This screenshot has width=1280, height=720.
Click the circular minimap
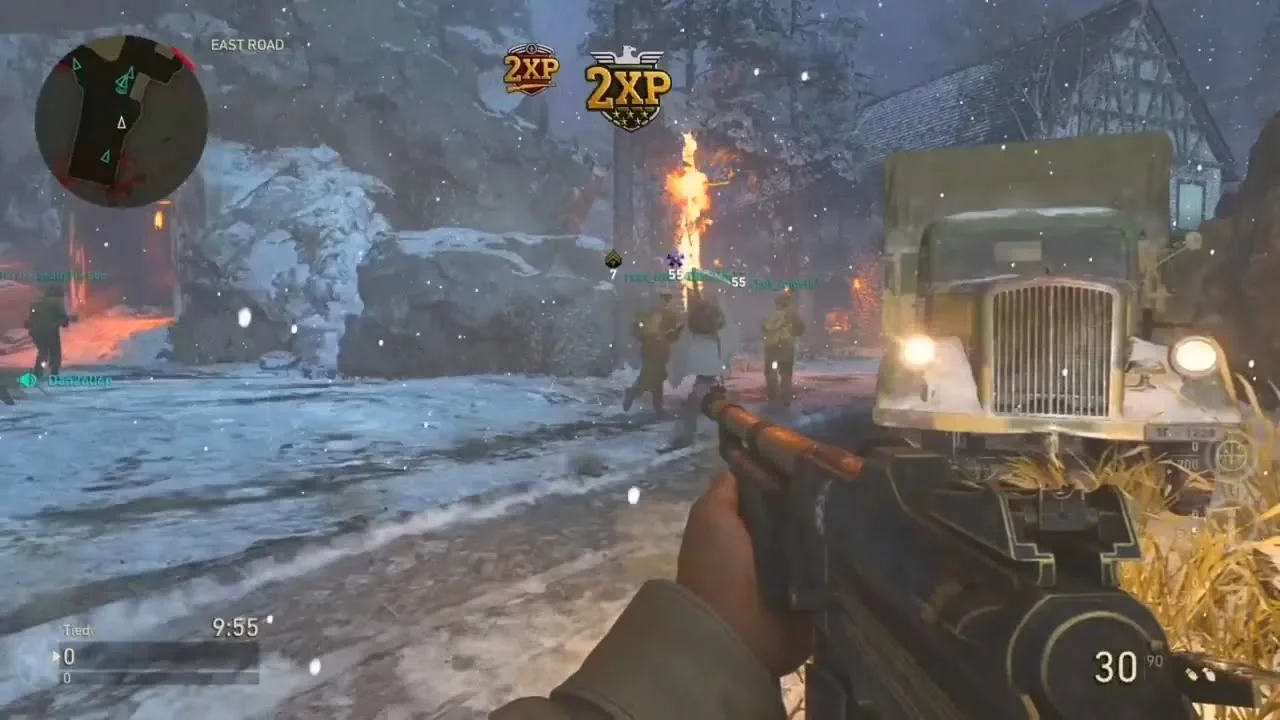(121, 121)
